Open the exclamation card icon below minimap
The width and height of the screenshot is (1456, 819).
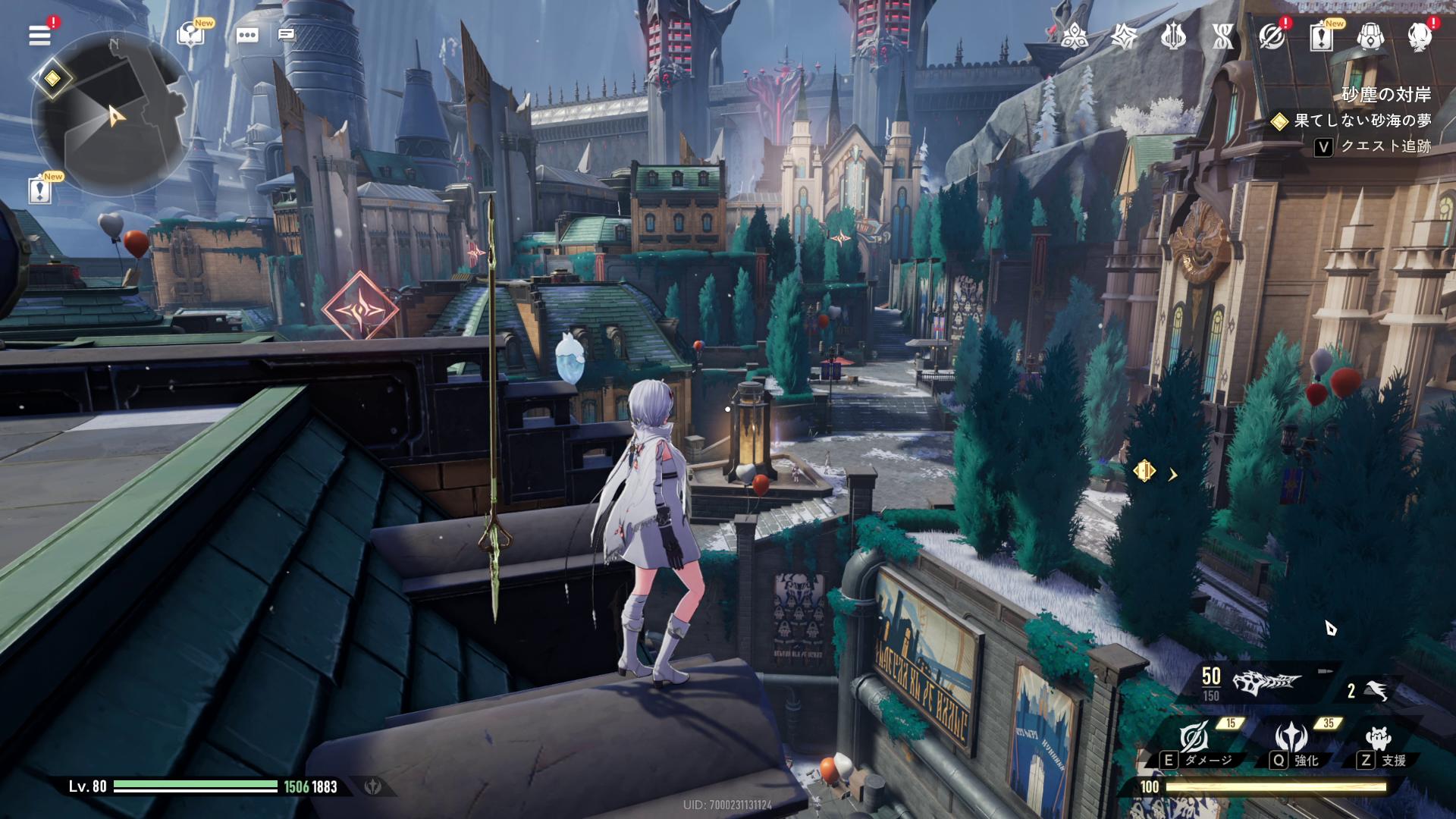(x=39, y=190)
